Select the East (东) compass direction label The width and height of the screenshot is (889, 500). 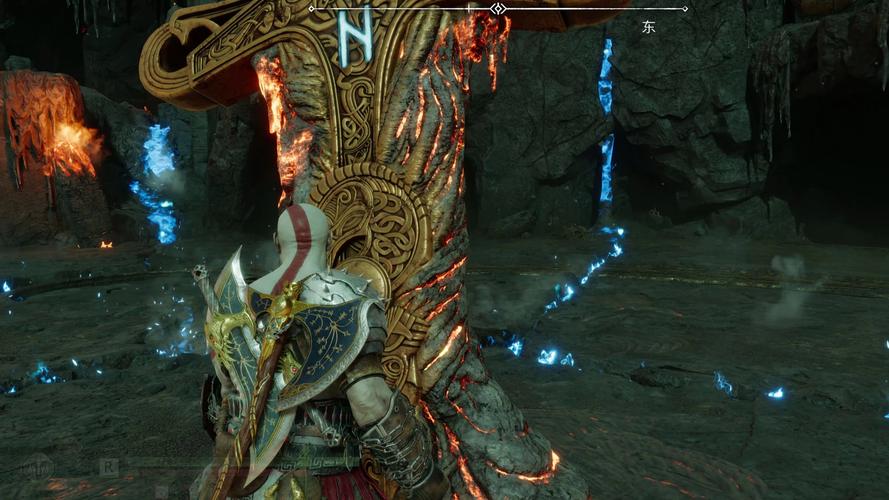pyautogui.click(x=648, y=28)
